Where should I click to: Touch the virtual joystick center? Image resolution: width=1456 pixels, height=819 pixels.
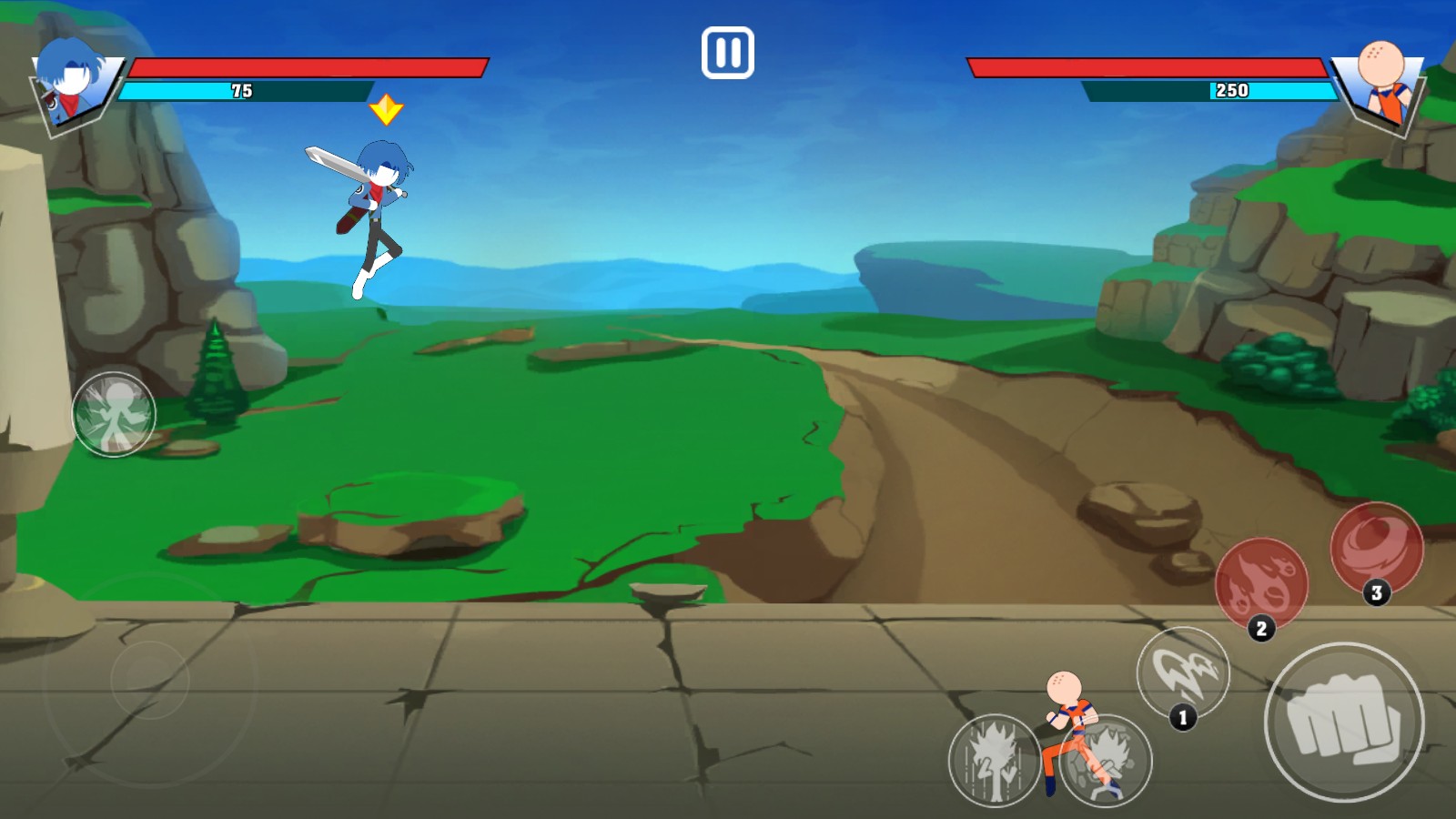click(x=150, y=680)
